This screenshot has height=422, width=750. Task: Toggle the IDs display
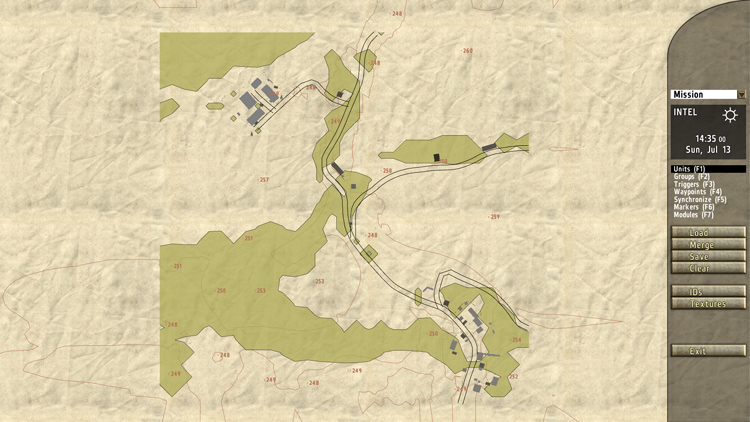[708, 292]
